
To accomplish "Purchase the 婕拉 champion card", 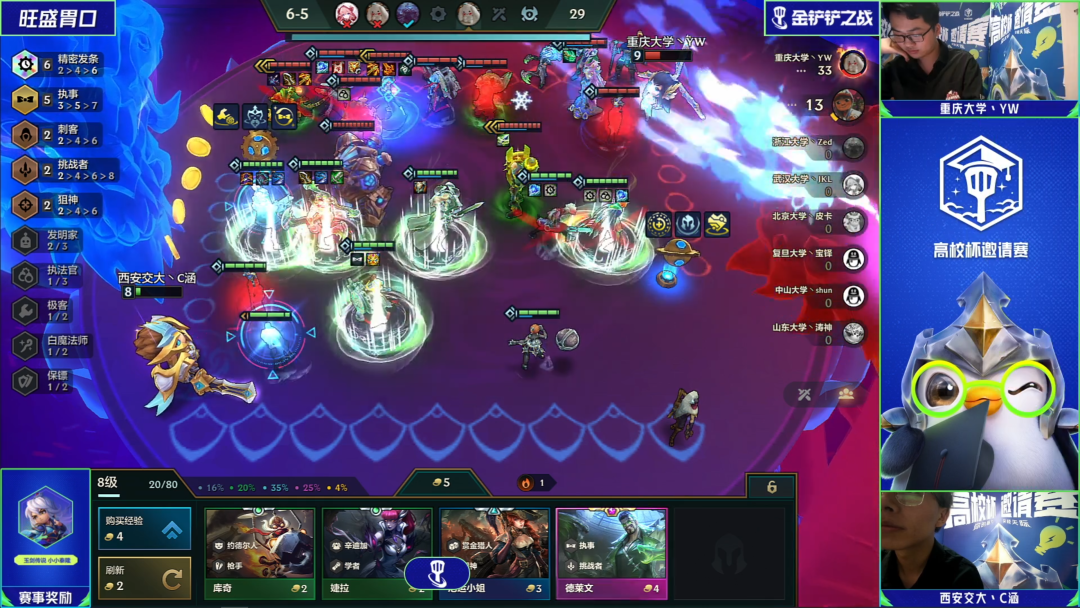I will pos(377,552).
